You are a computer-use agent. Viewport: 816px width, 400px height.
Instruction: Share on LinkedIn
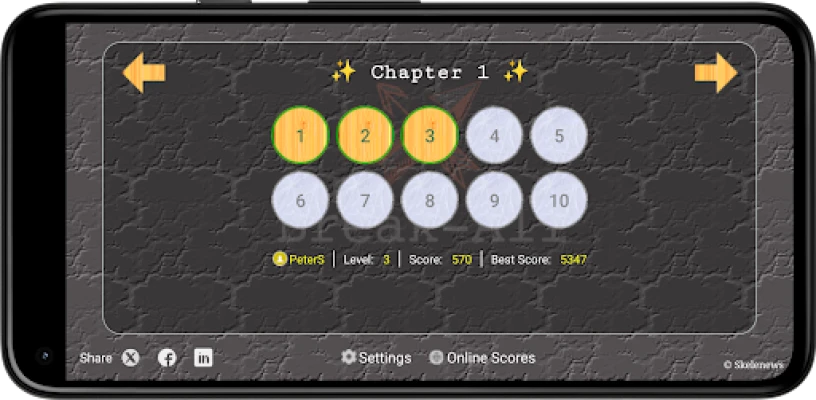203,357
